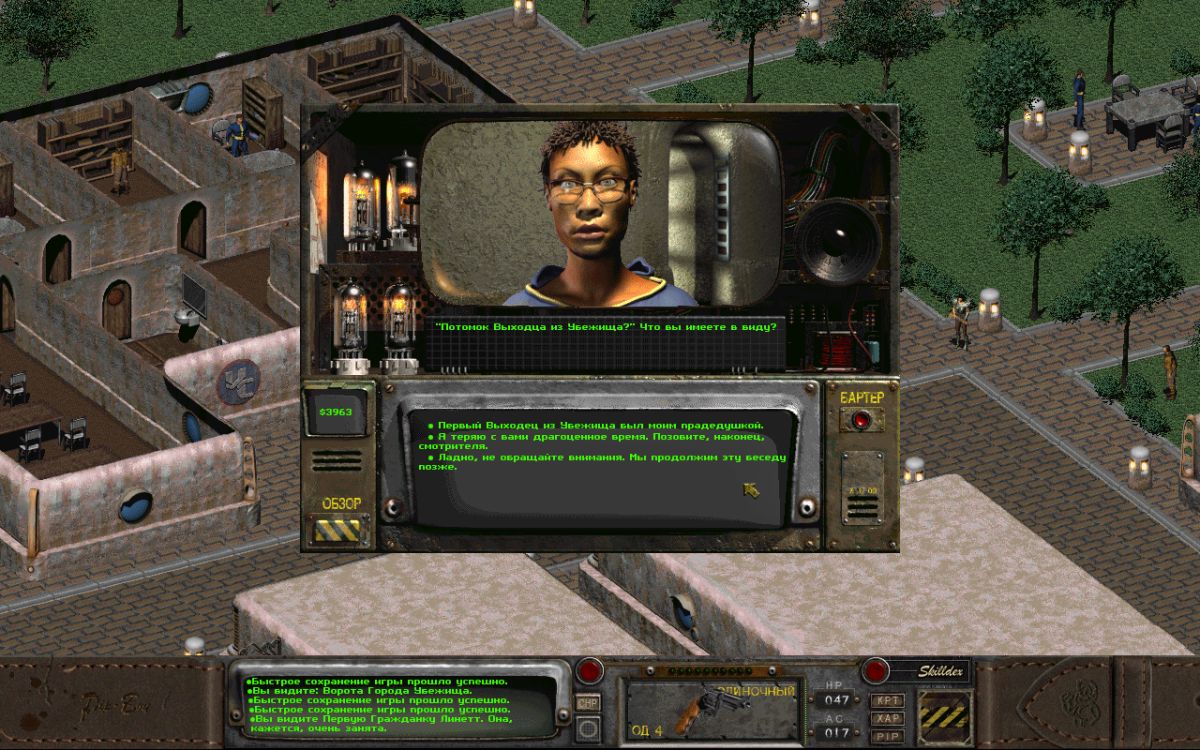Viewport: 1200px width, 750px height.
Task: Open options with the round button below СНР
Action: pyautogui.click(x=588, y=729)
